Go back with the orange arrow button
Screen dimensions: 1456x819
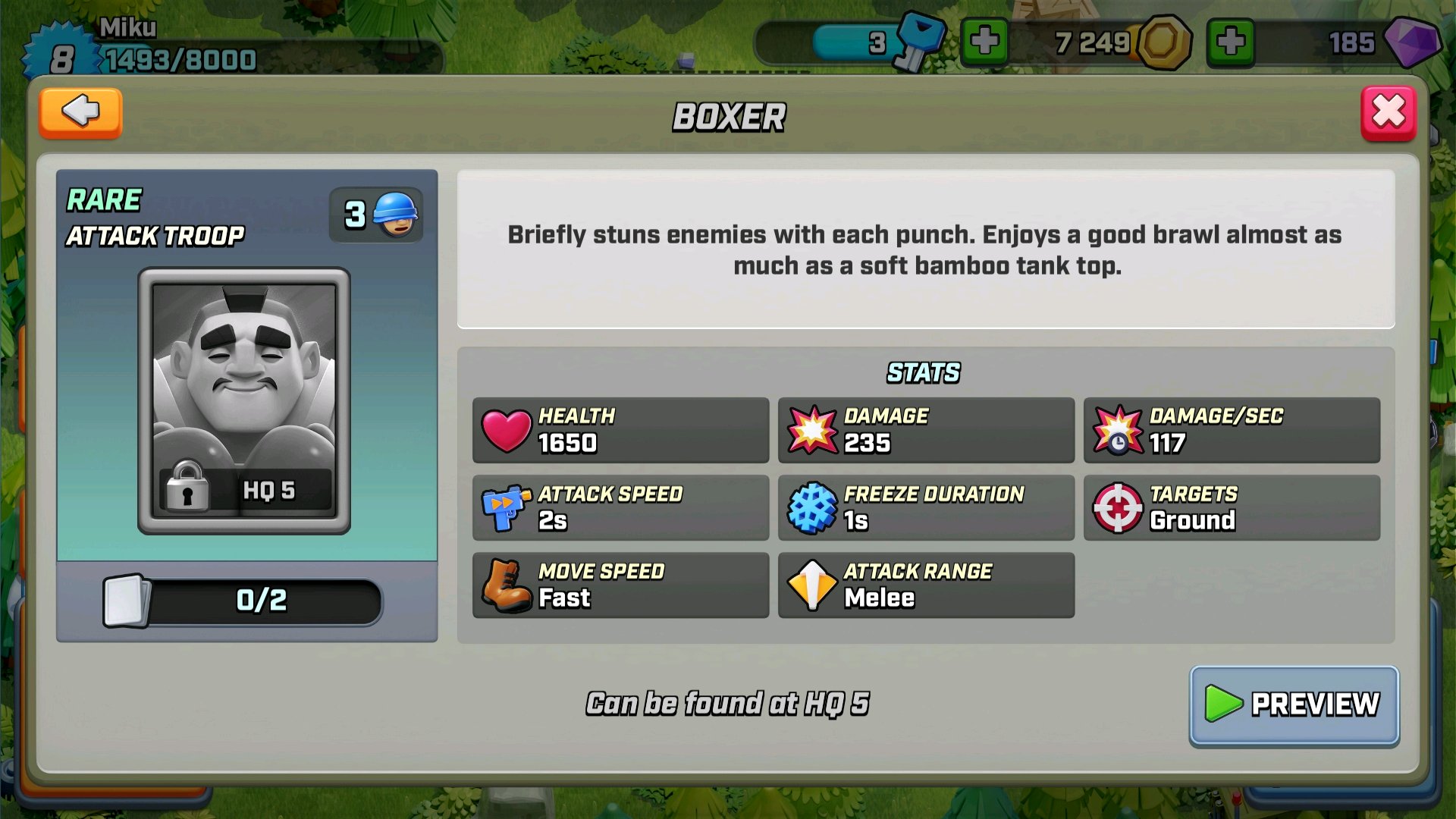click(80, 113)
